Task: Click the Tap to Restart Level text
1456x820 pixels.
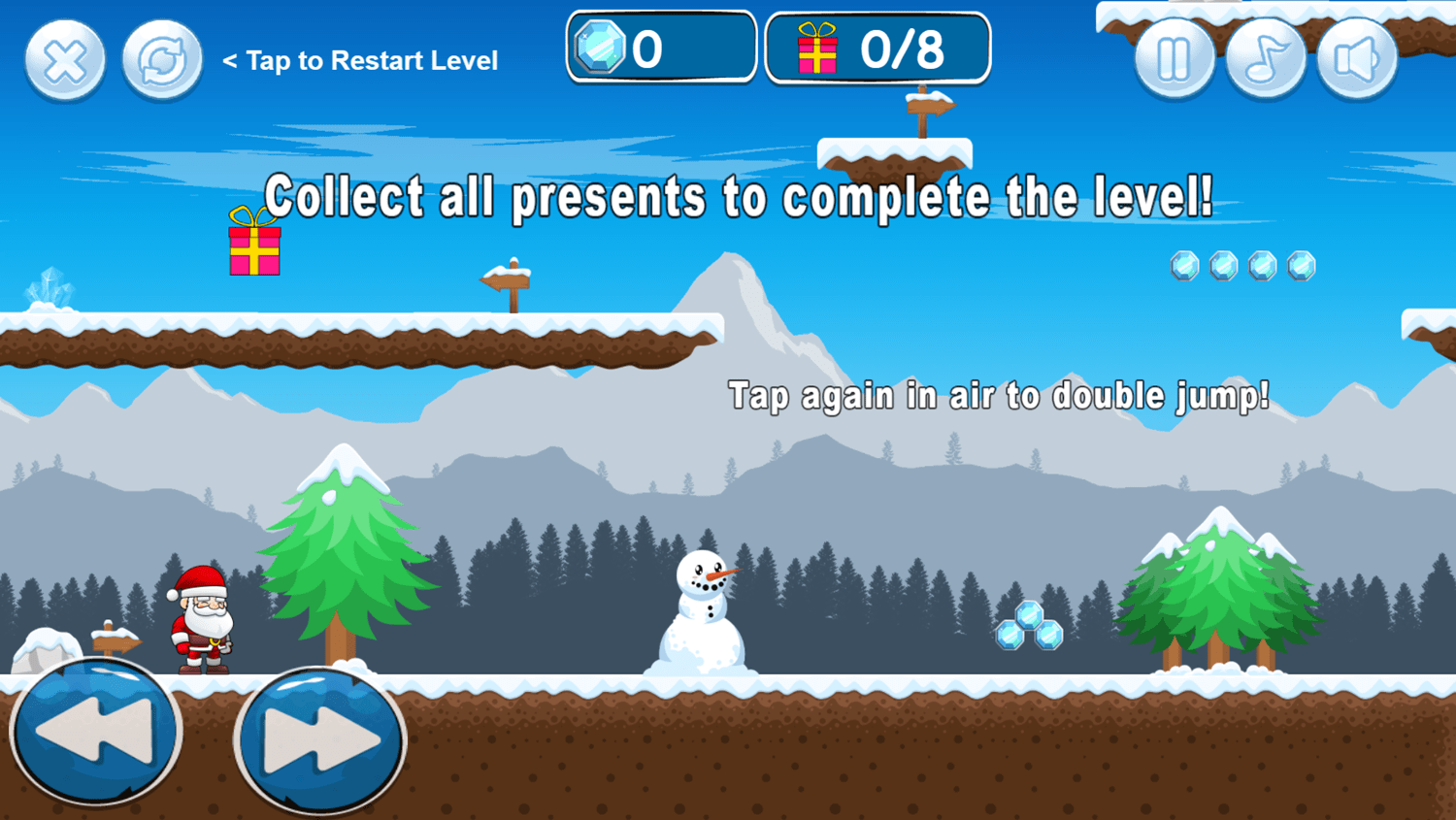Action: (359, 61)
